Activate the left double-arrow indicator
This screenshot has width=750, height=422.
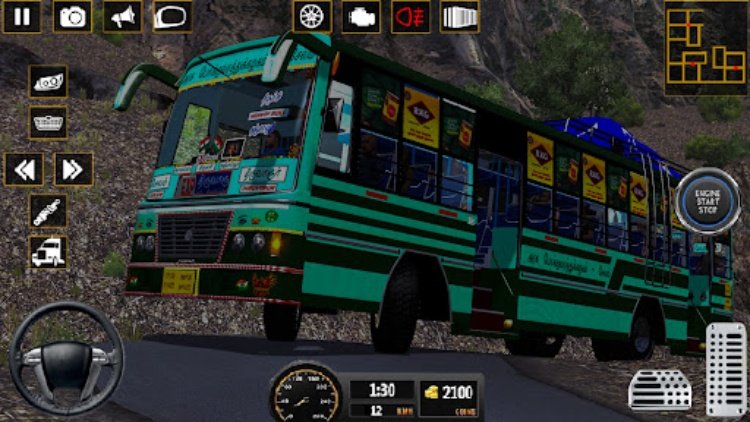[23, 168]
